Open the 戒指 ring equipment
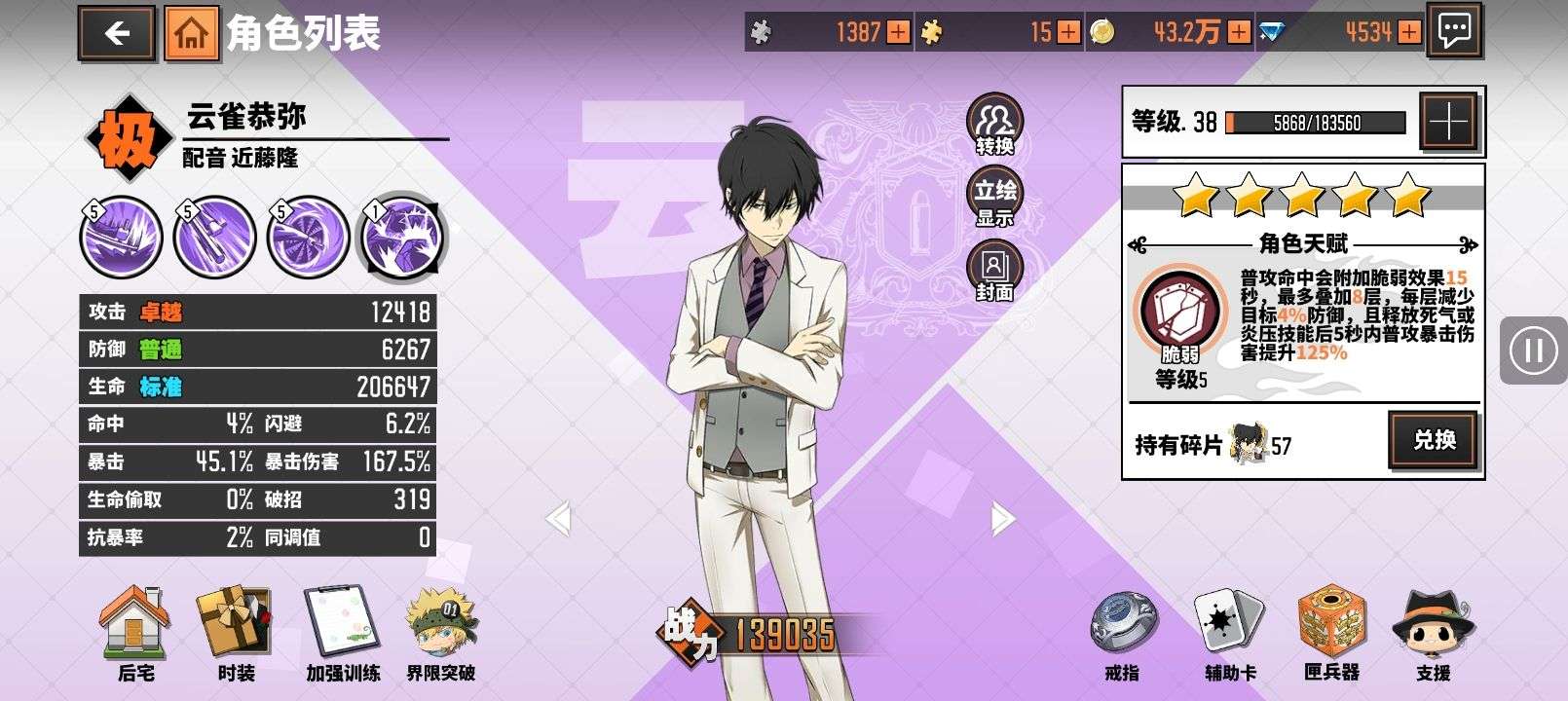 (1122, 633)
